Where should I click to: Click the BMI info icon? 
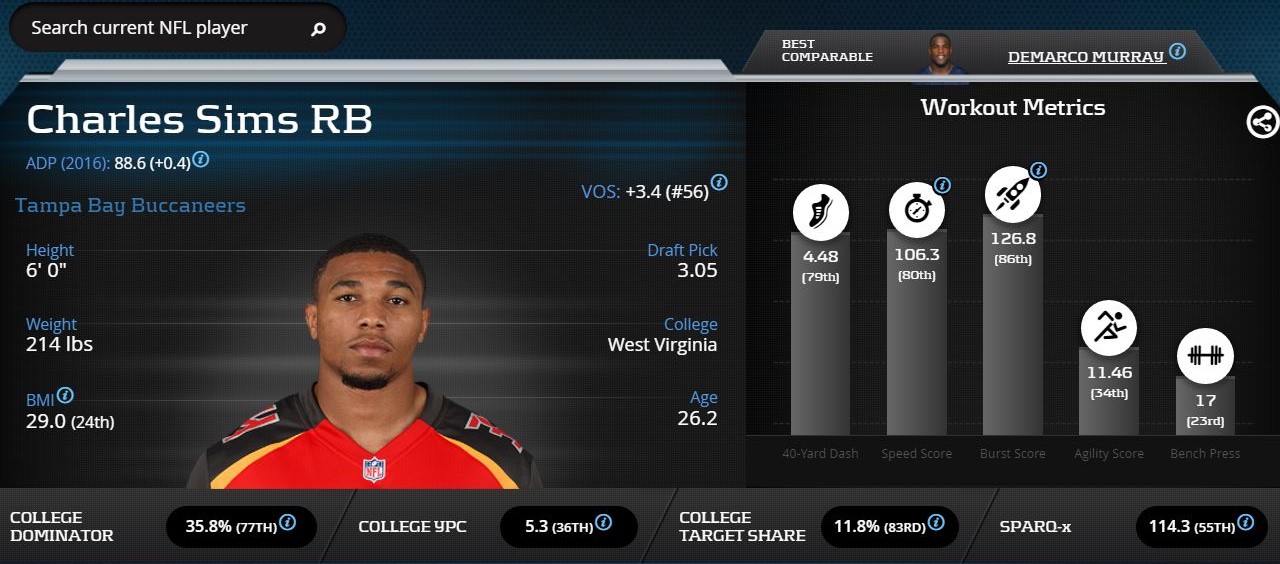(65, 395)
